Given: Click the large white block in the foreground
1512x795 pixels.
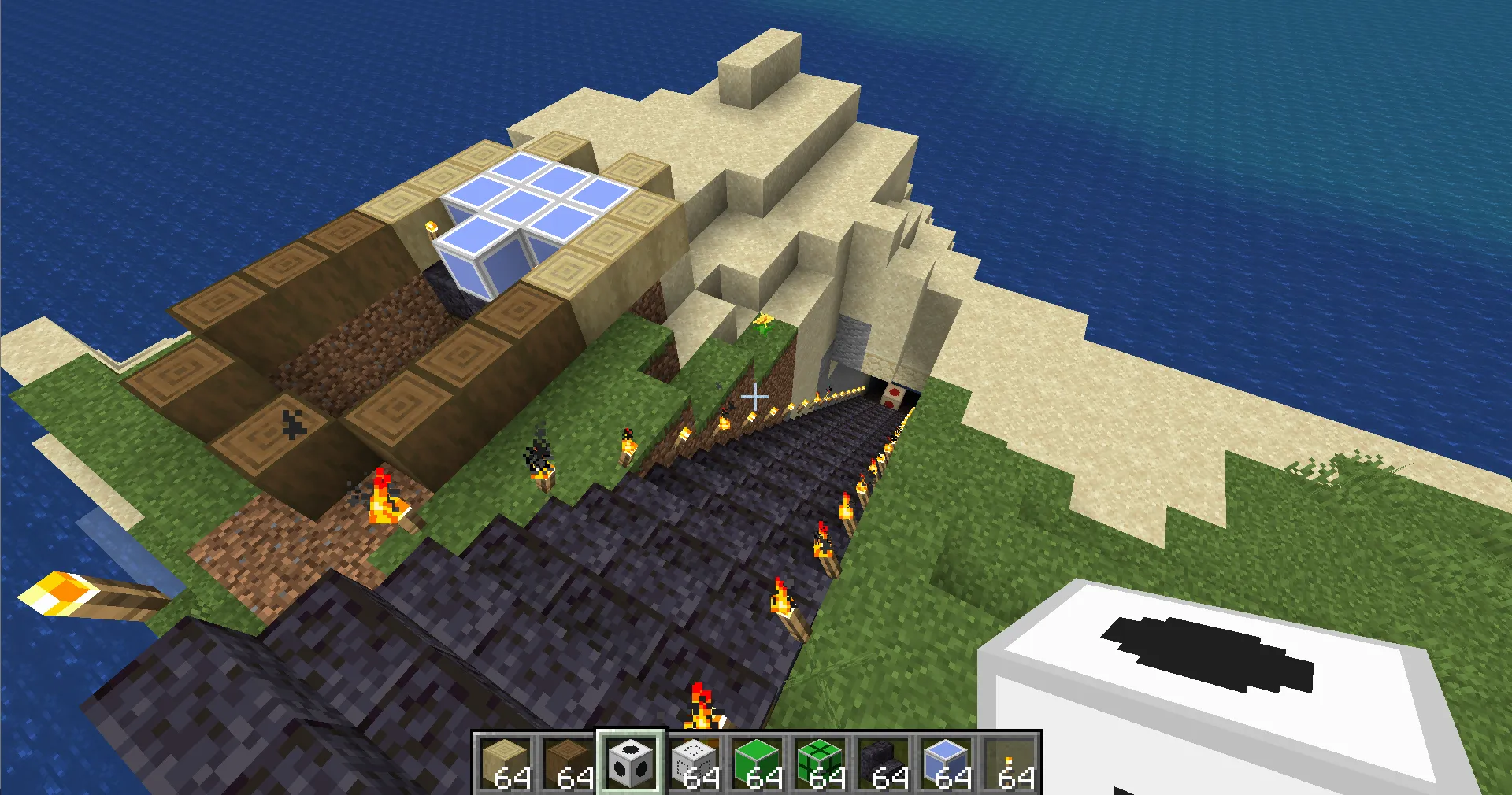Looking at the screenshot, I should (x=1221, y=677).
